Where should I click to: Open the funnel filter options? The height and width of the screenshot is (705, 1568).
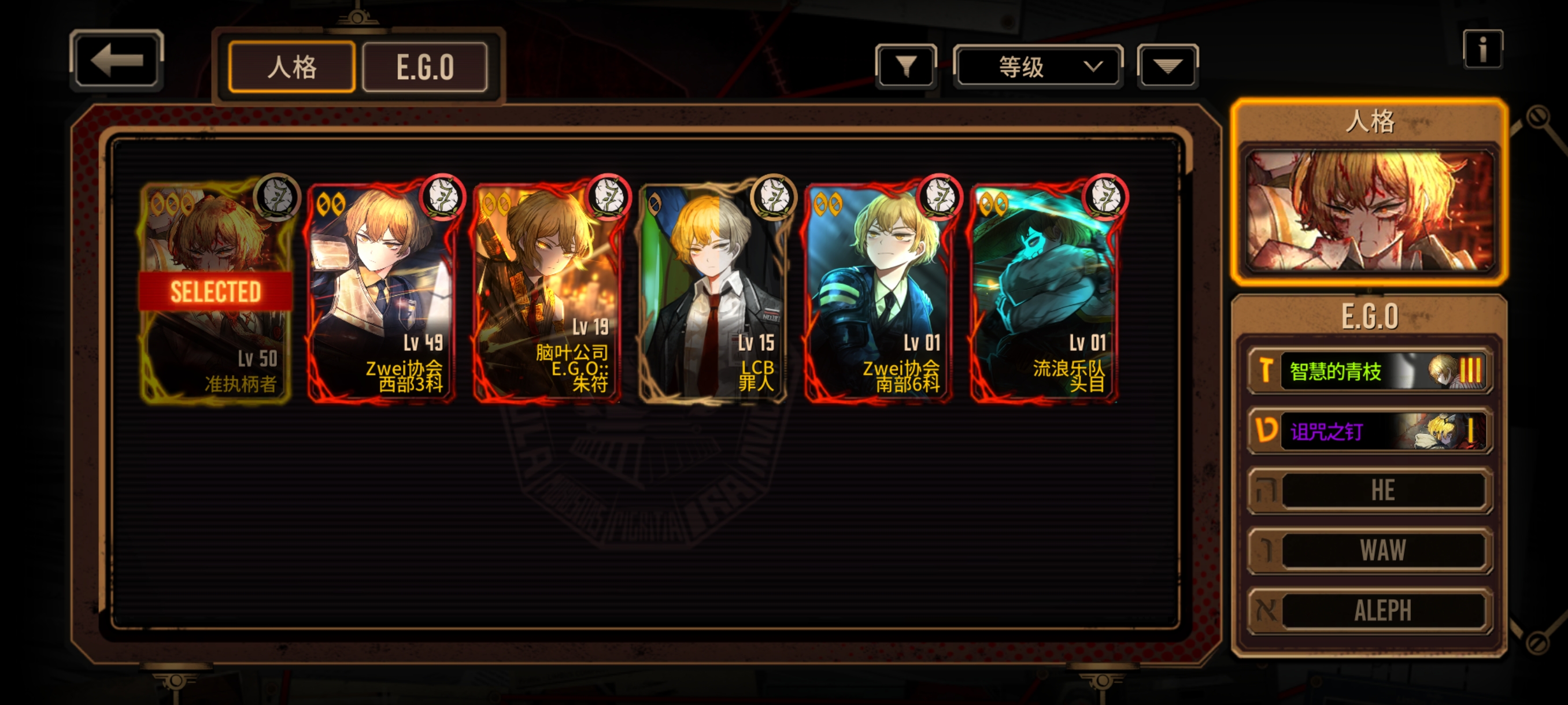[x=906, y=66]
